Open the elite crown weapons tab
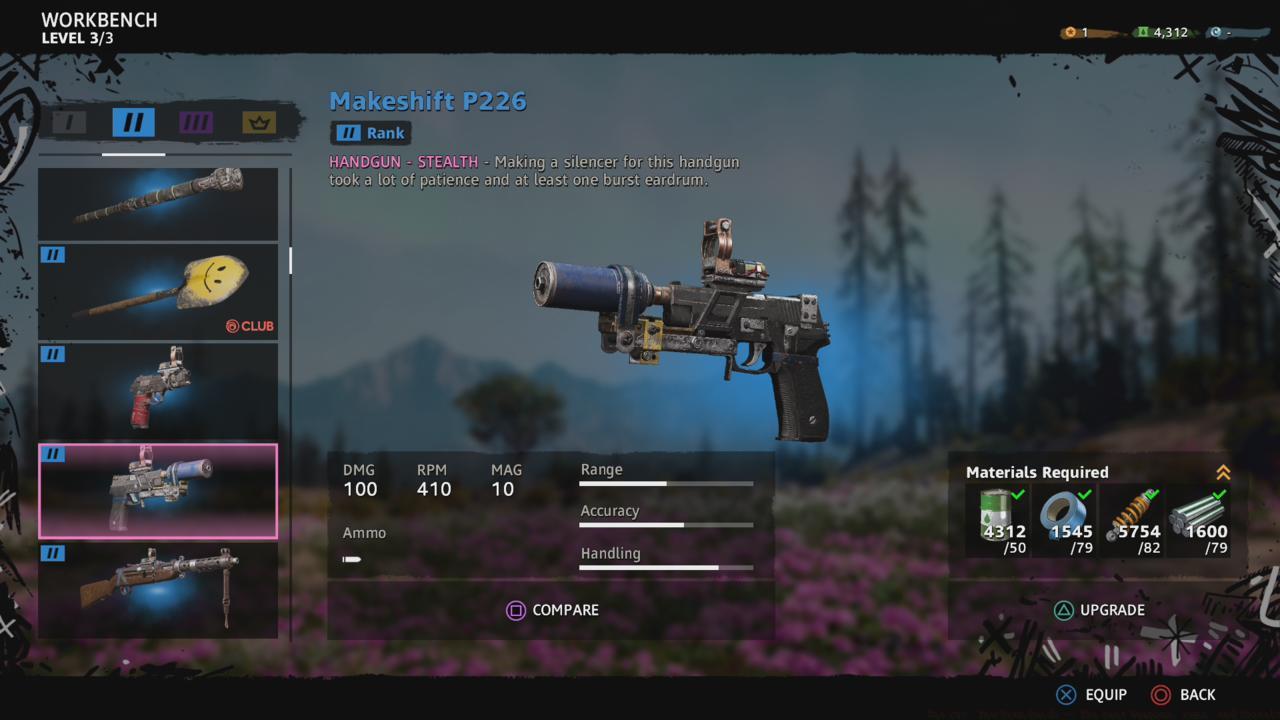 coord(258,122)
